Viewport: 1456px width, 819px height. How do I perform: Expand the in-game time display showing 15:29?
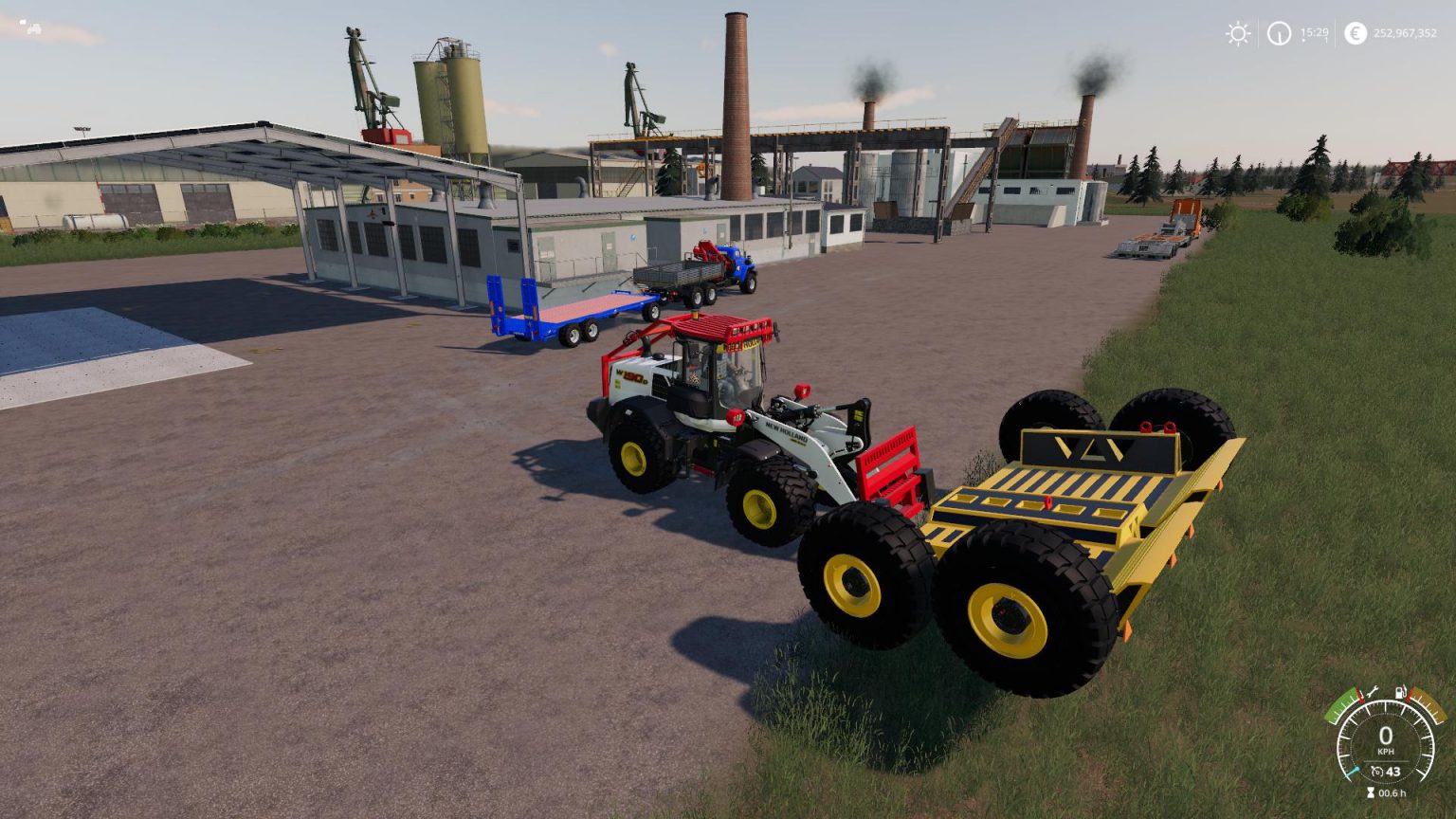[1315, 33]
